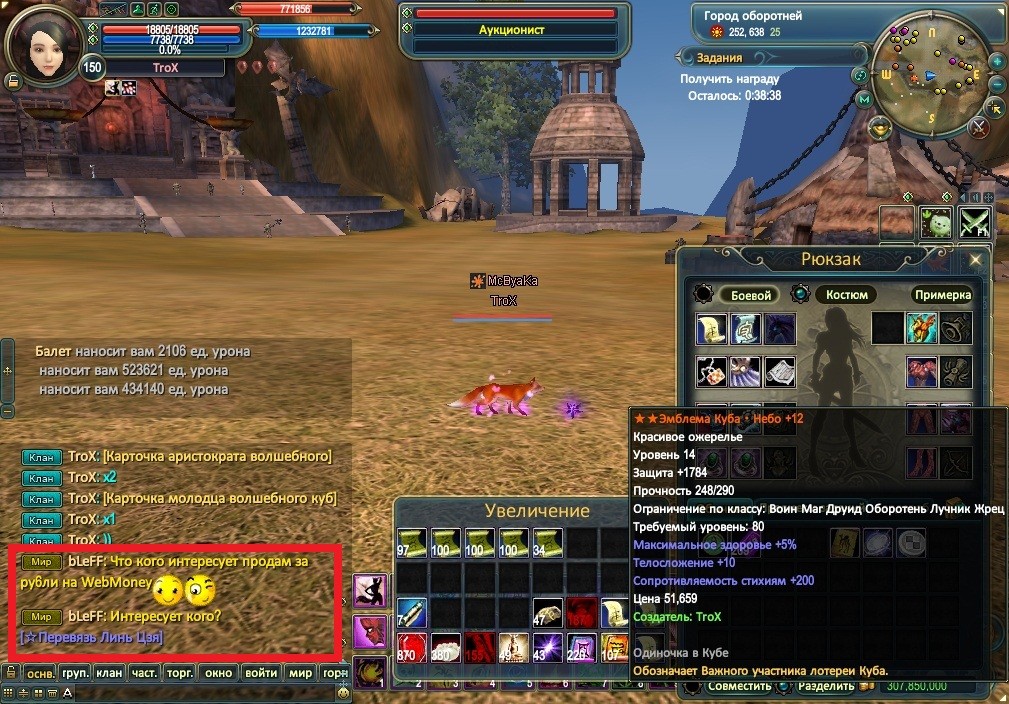
Task: Switch to the мир chat tab
Action: pyautogui.click(x=300, y=673)
